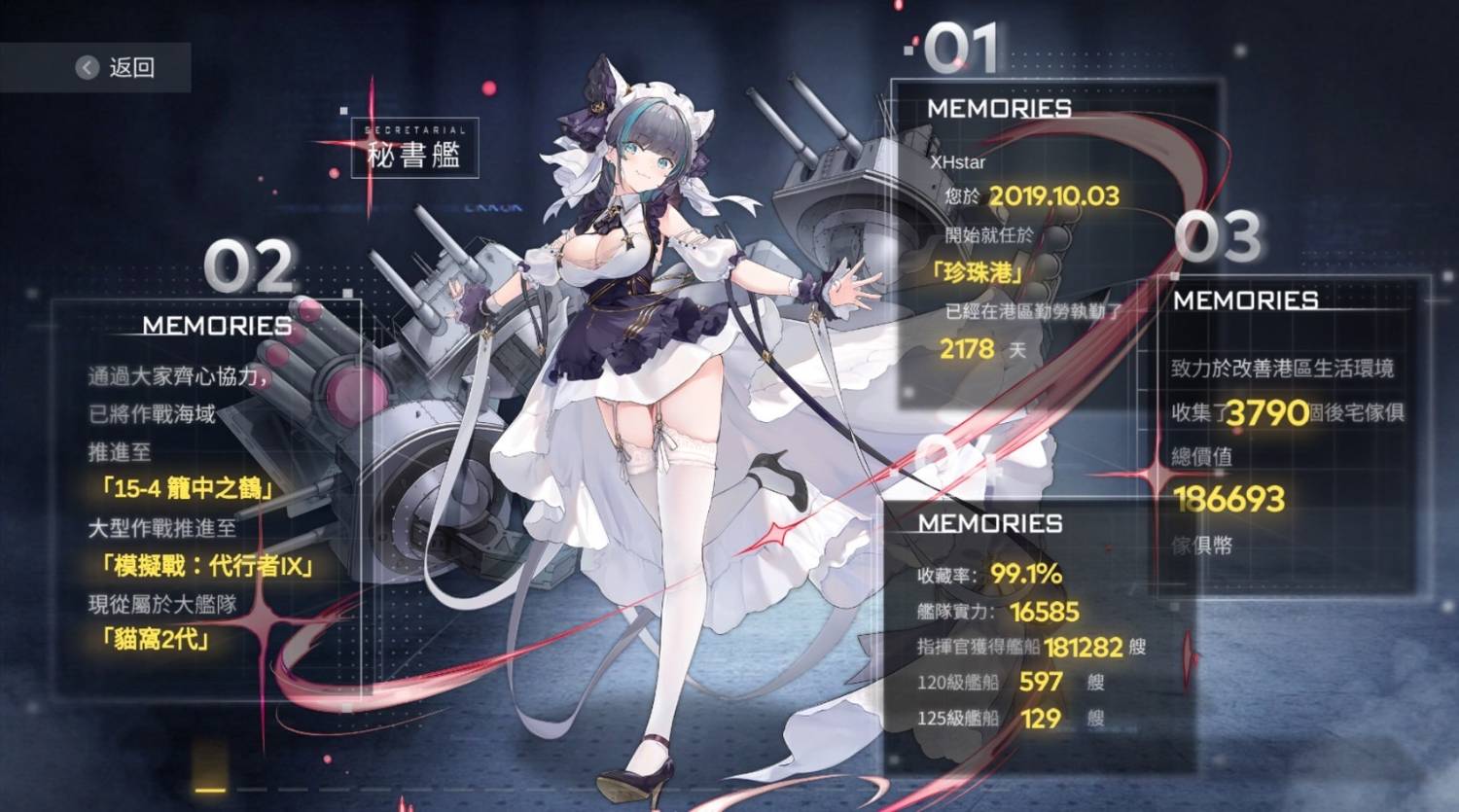This screenshot has width=1459, height=812.
Task: Select the highlighted yellow page indicator segment
Action: coord(210,791)
